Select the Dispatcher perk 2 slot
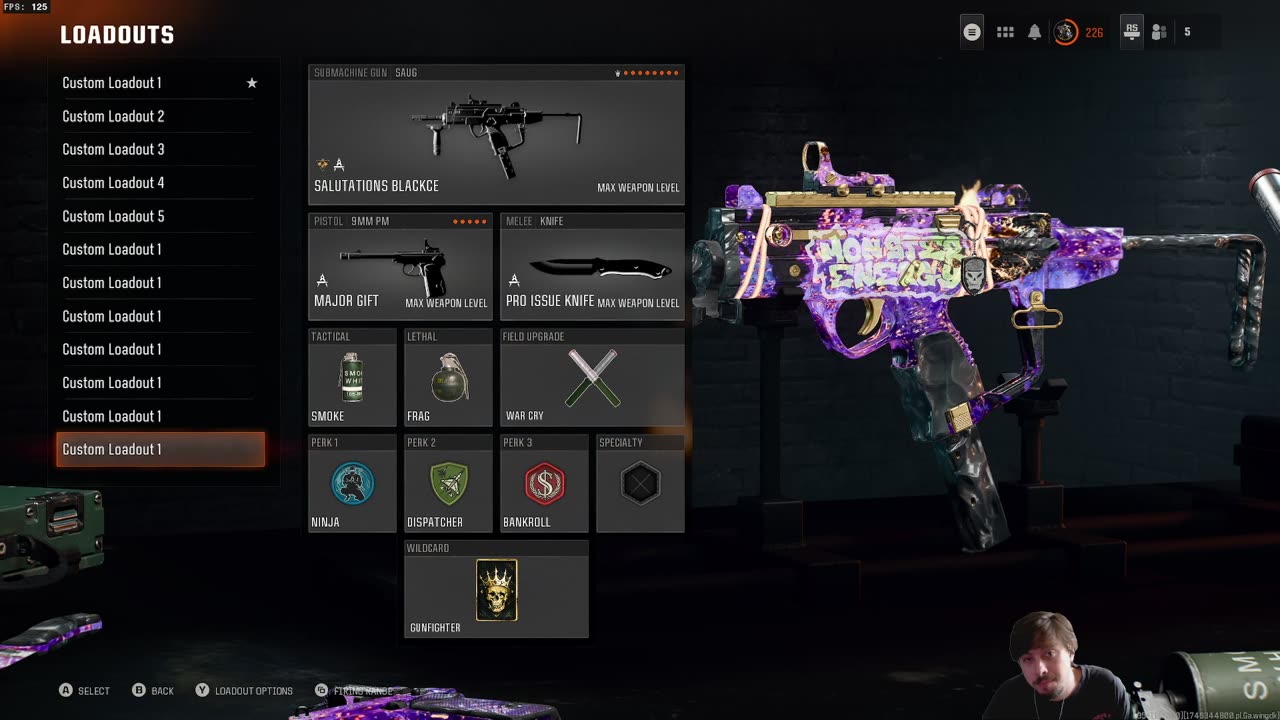 point(448,484)
